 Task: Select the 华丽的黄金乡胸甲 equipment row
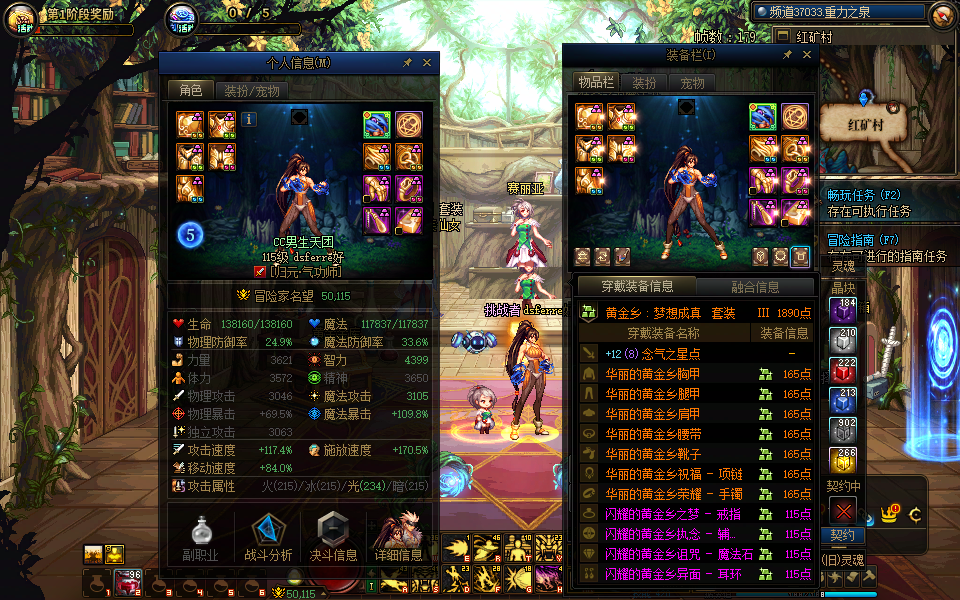(651, 374)
